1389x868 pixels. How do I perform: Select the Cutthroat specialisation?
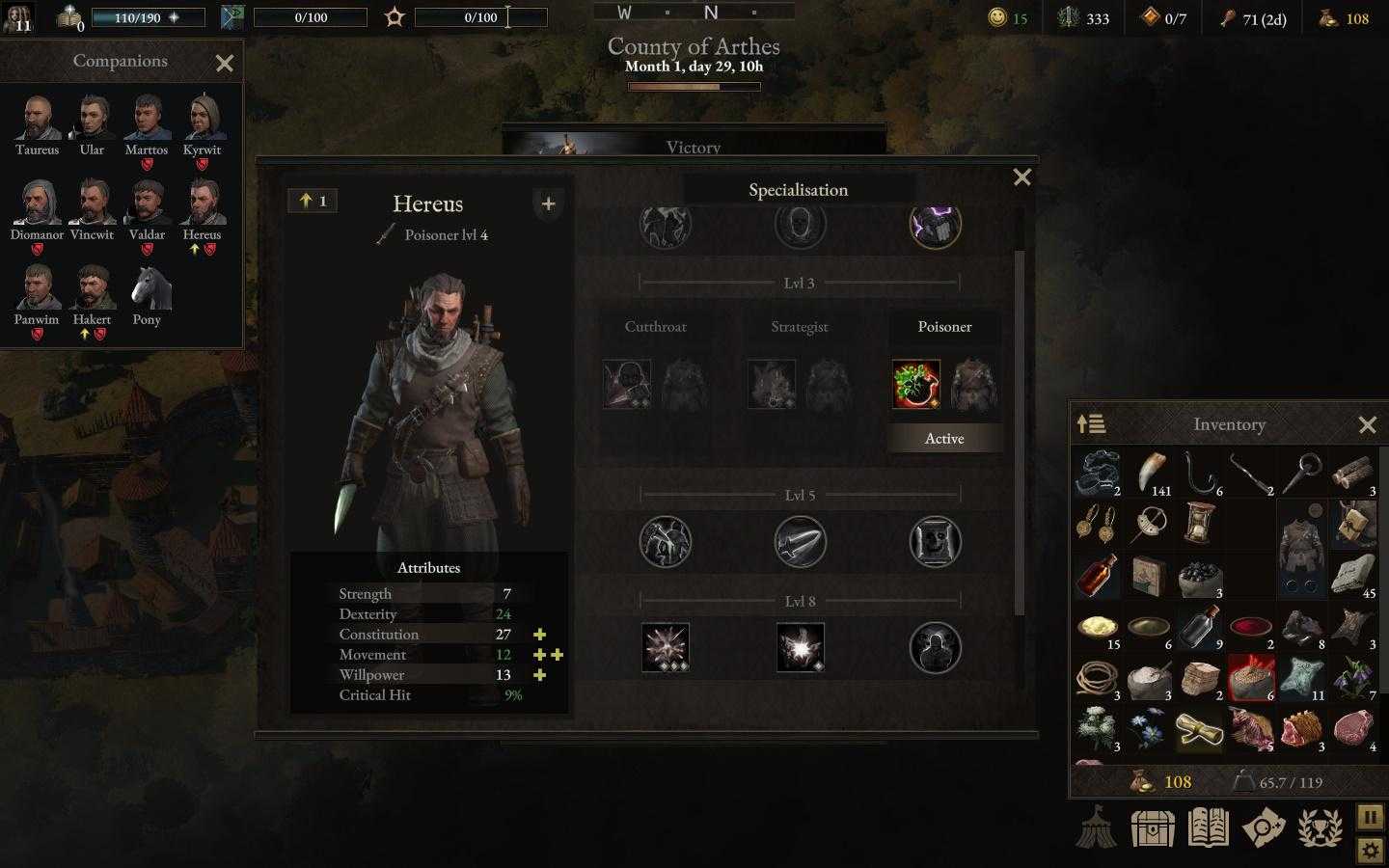coord(655,327)
